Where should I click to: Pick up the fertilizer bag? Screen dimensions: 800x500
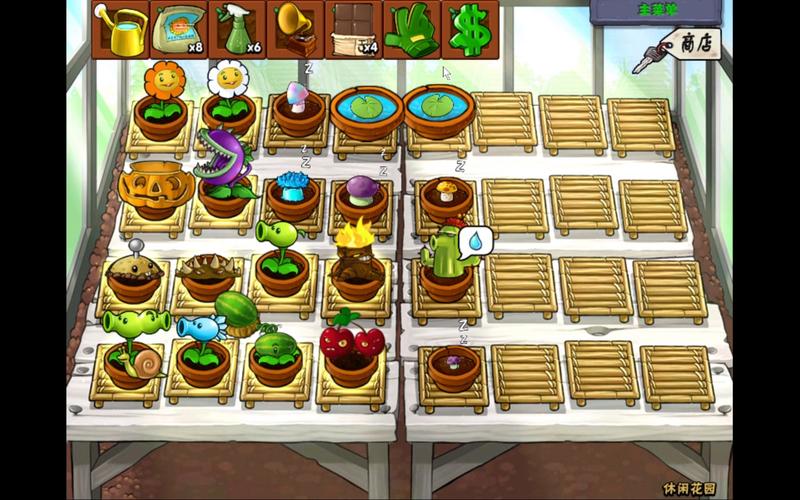click(178, 30)
